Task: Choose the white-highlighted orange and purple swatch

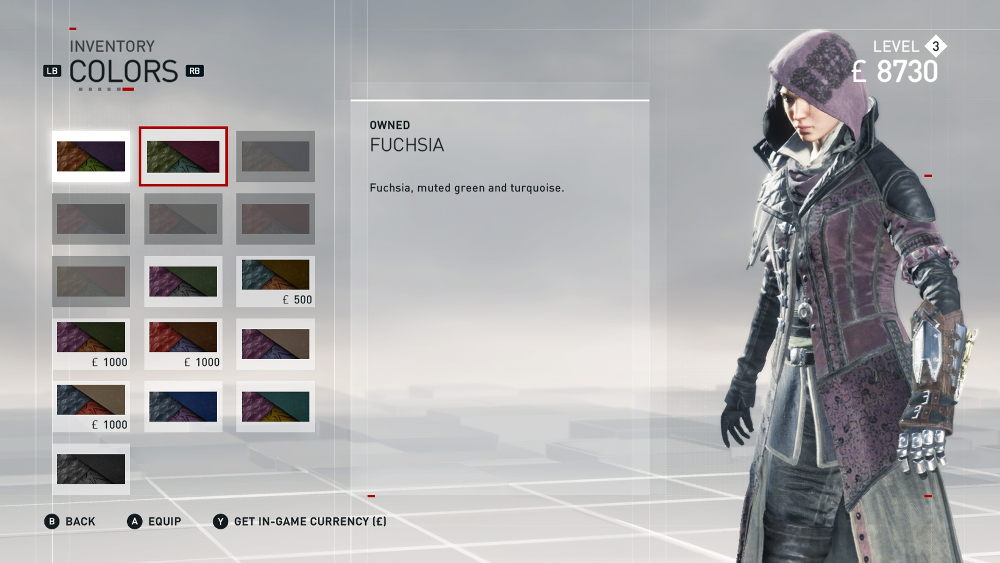Action: point(91,156)
